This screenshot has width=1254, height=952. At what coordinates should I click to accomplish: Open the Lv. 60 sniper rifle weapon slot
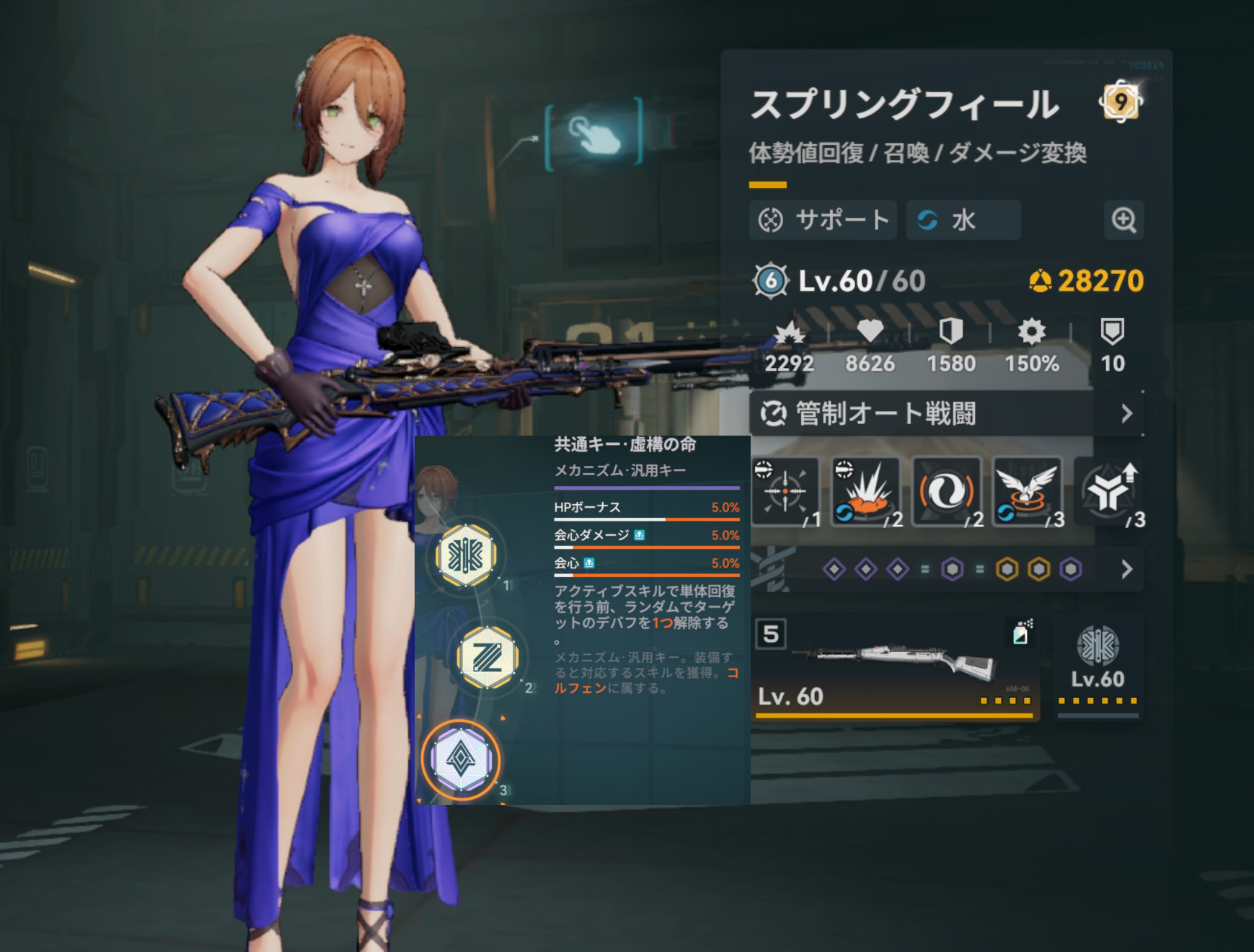click(894, 666)
